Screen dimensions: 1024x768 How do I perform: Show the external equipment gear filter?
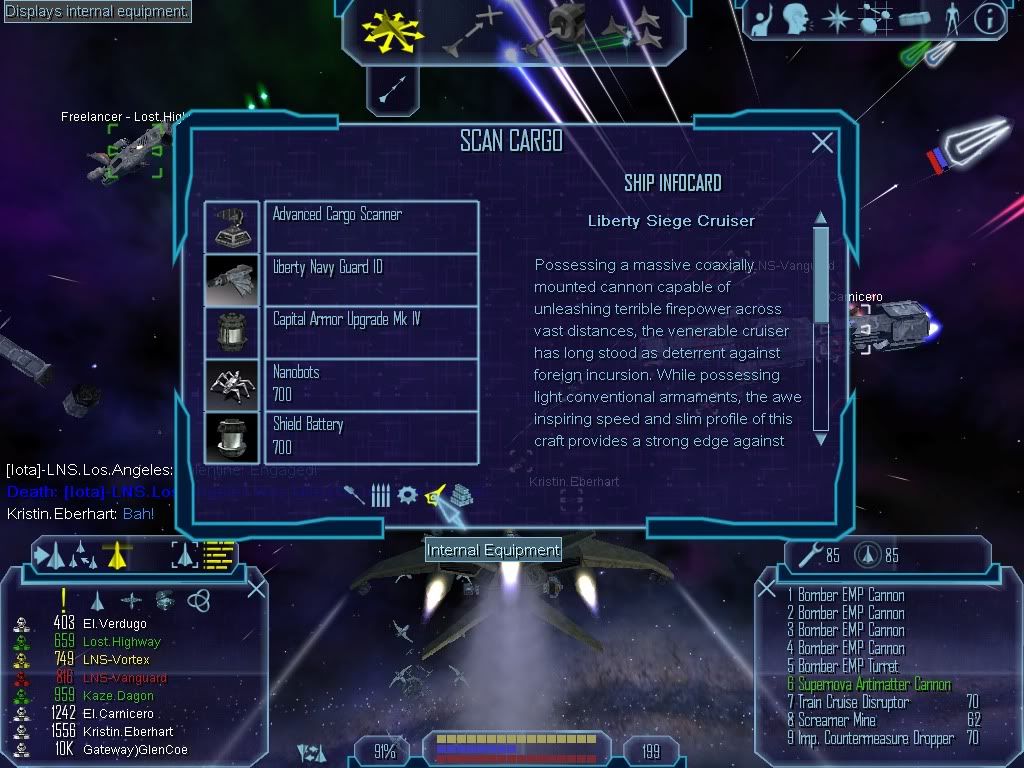[407, 495]
